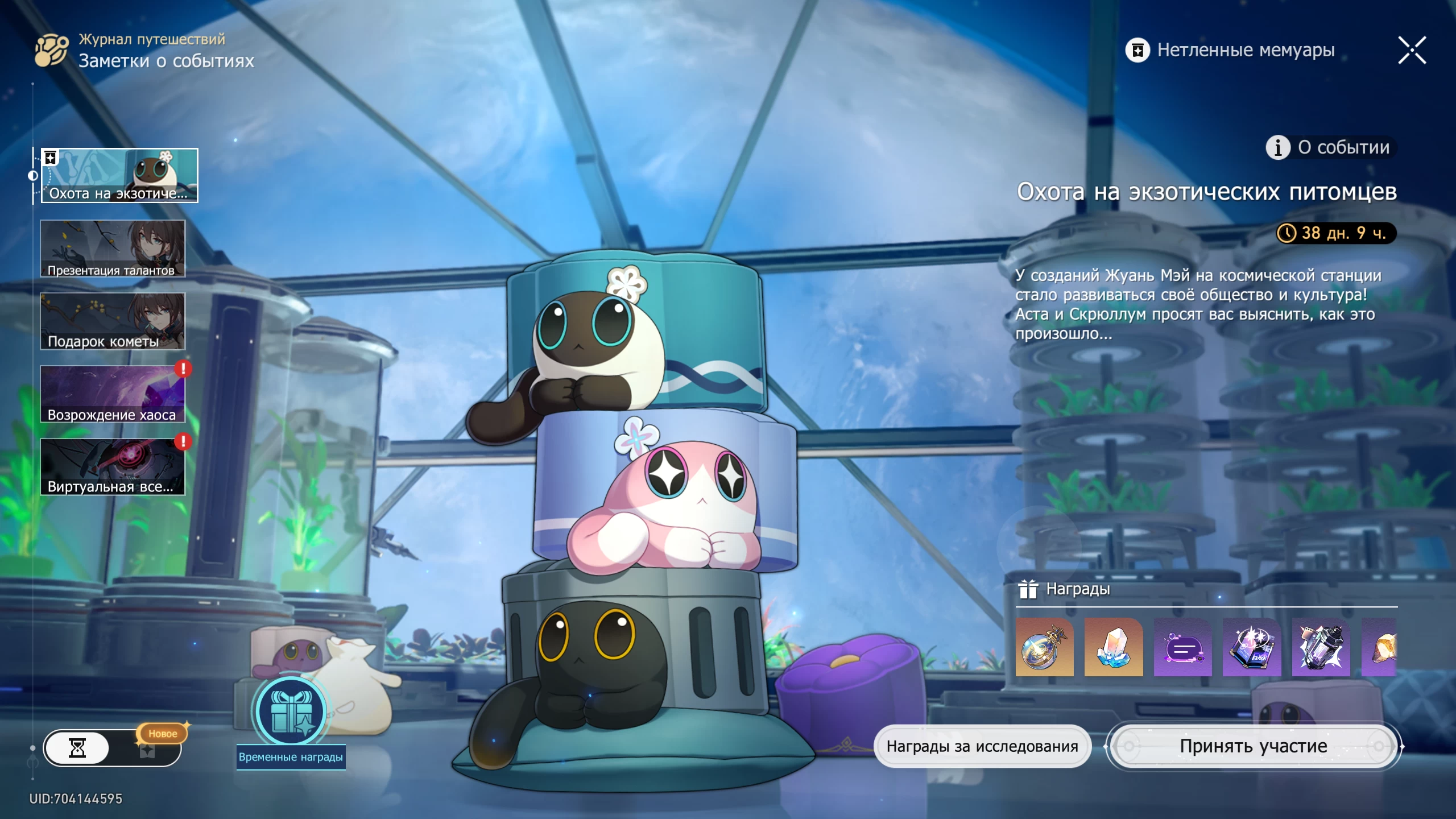Switch to the tab marked Новое
The width and height of the screenshot is (1456, 819).
click(x=148, y=750)
